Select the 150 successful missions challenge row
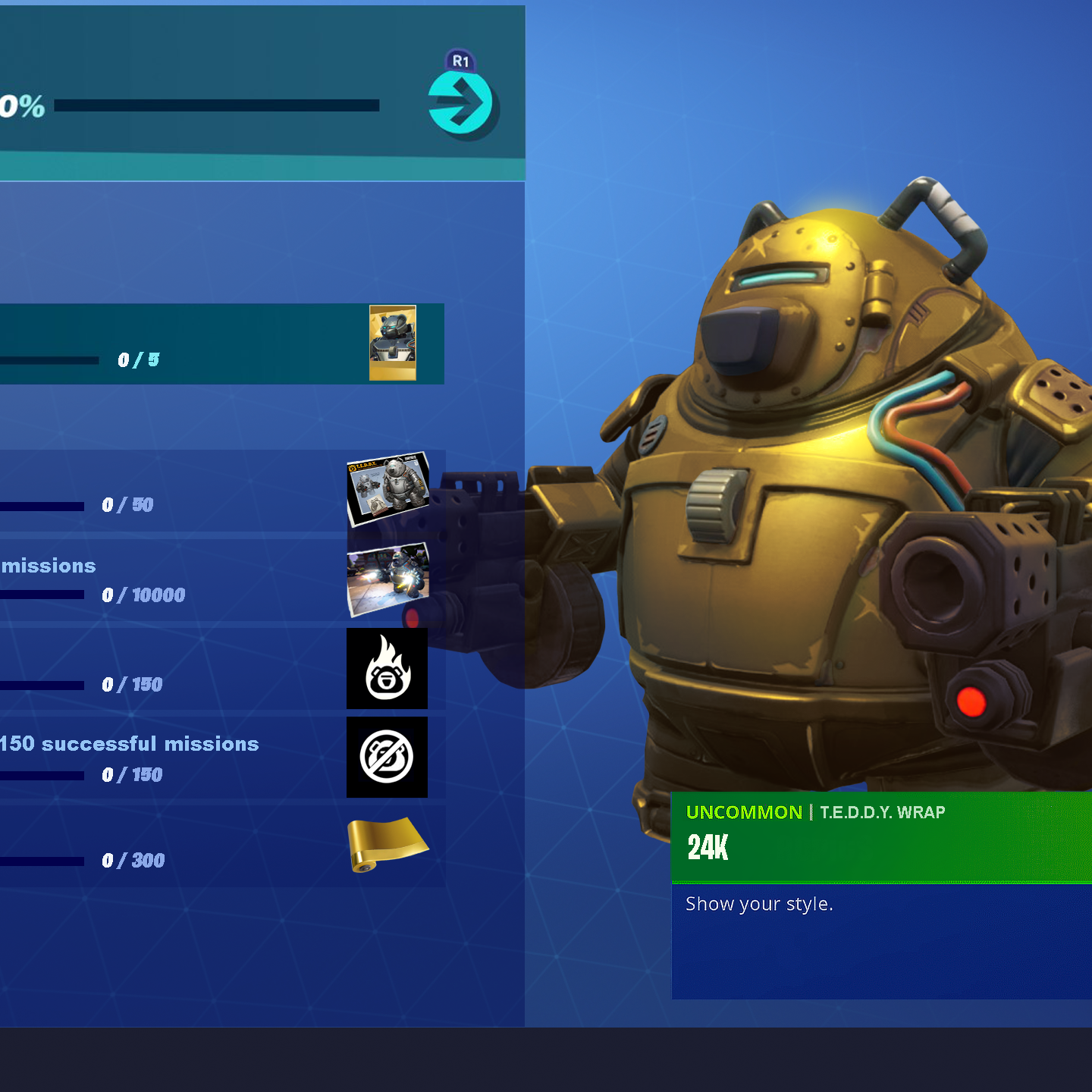The width and height of the screenshot is (1092, 1092). coord(174,758)
